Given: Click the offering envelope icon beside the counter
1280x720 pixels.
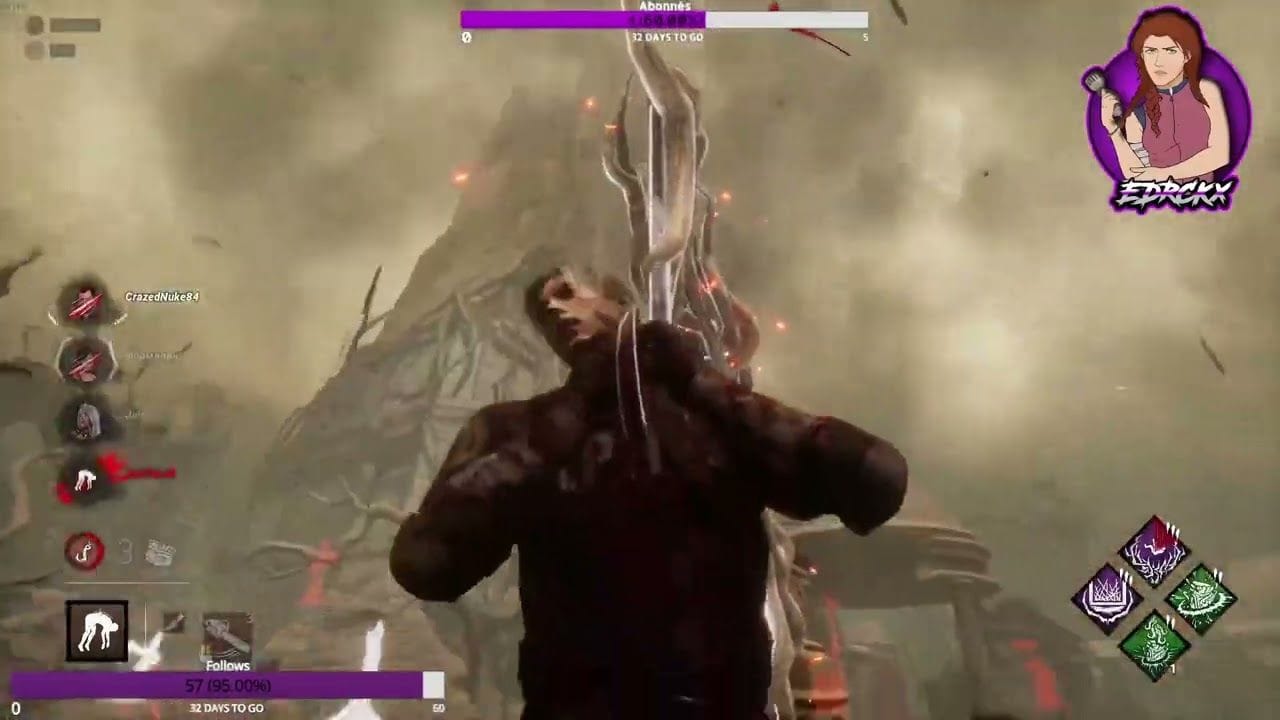Looking at the screenshot, I should point(160,552).
